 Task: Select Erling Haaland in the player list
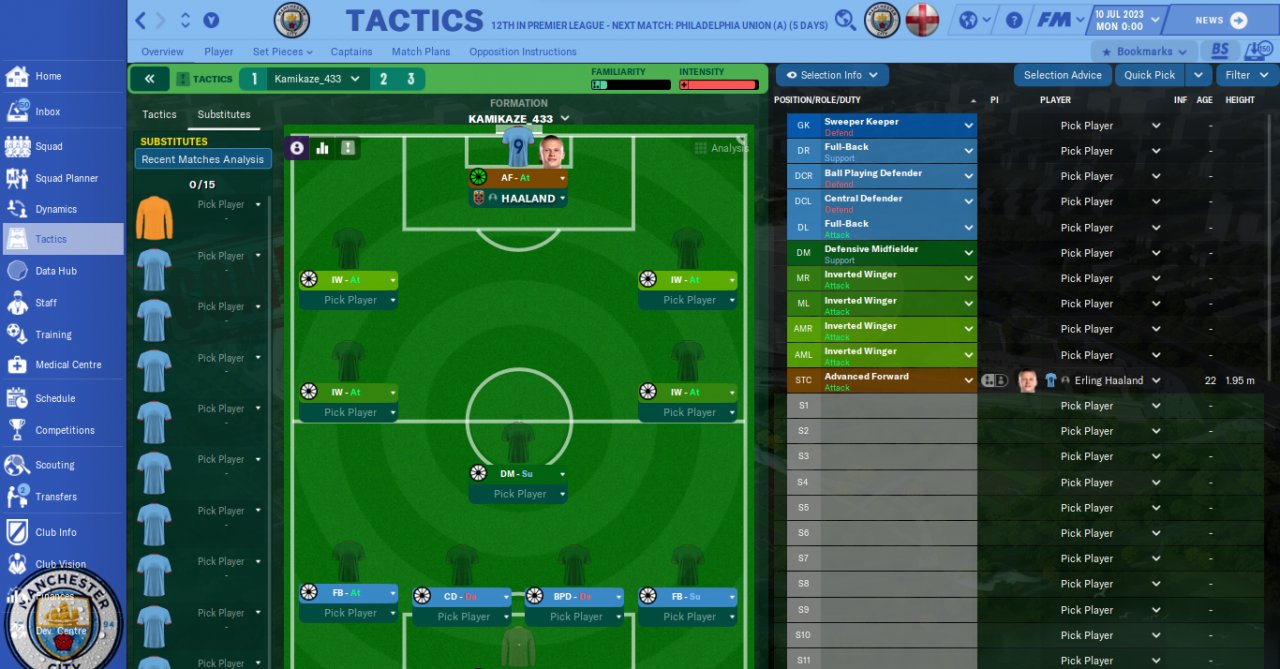1109,381
